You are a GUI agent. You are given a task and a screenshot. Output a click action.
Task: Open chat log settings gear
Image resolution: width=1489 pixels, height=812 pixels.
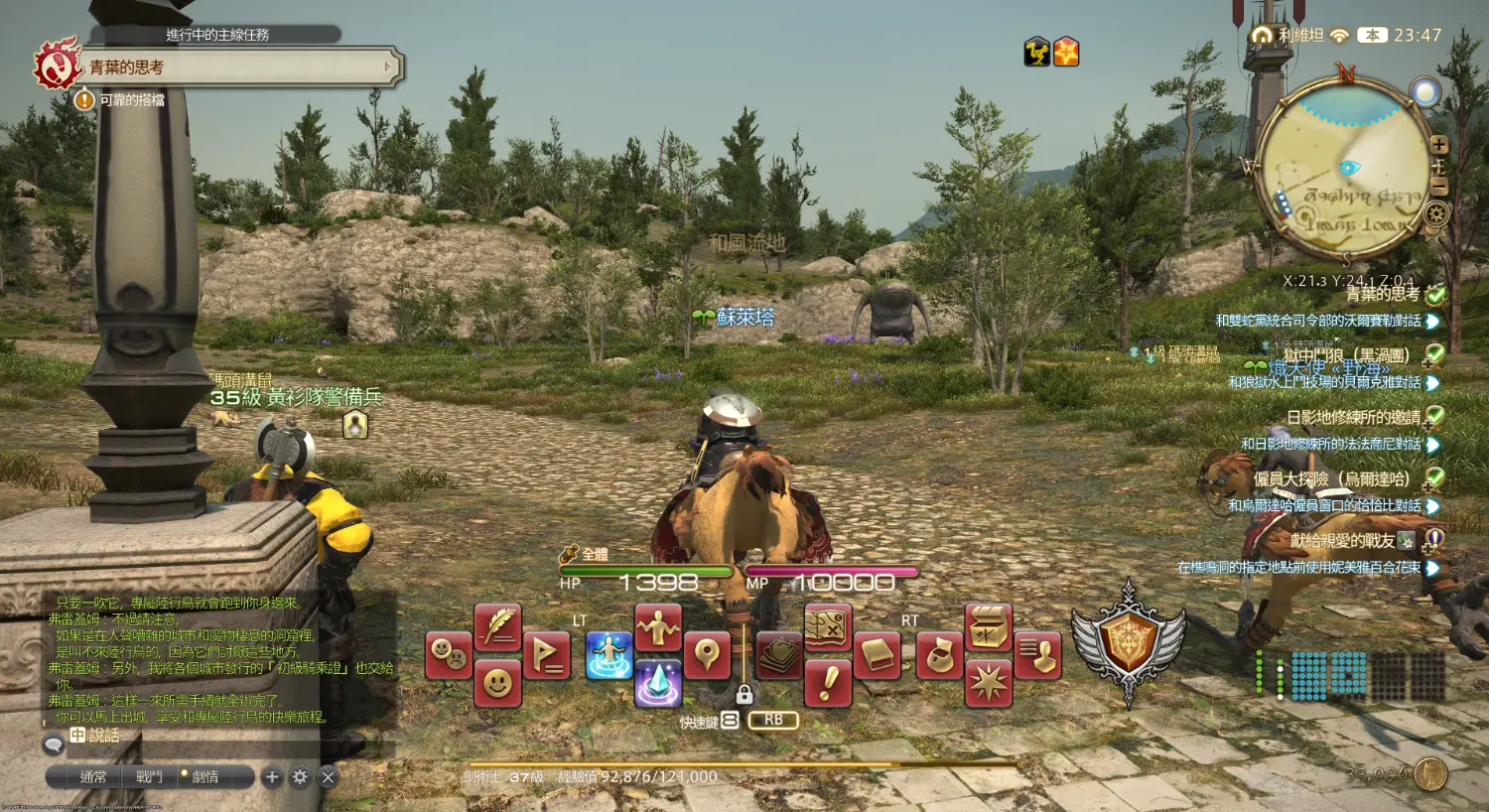point(300,777)
